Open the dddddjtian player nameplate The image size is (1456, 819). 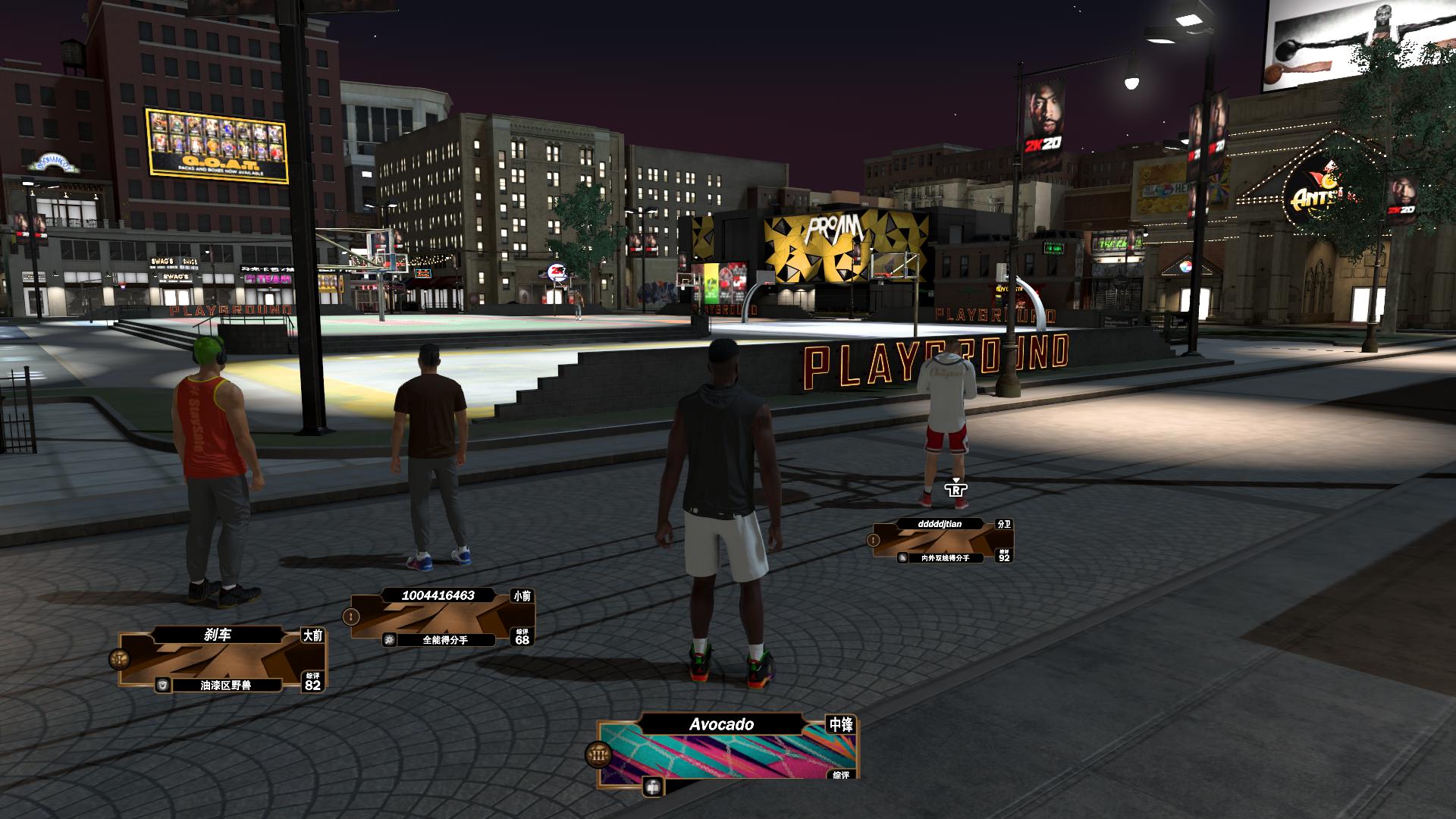[942, 541]
